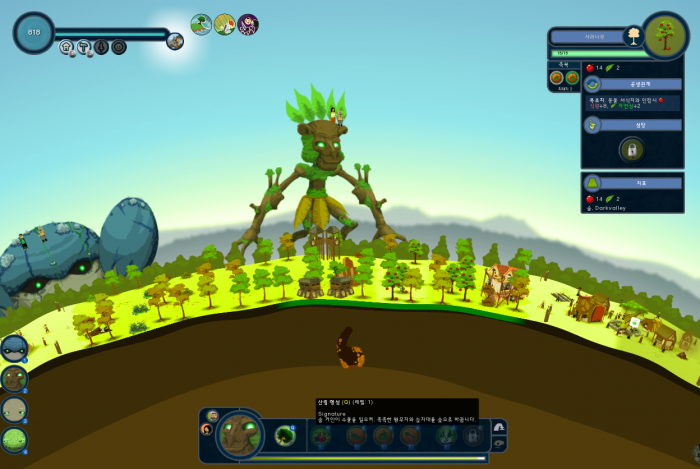Open the locked upgrade slot in info panel
The image size is (700, 469).
(x=631, y=150)
